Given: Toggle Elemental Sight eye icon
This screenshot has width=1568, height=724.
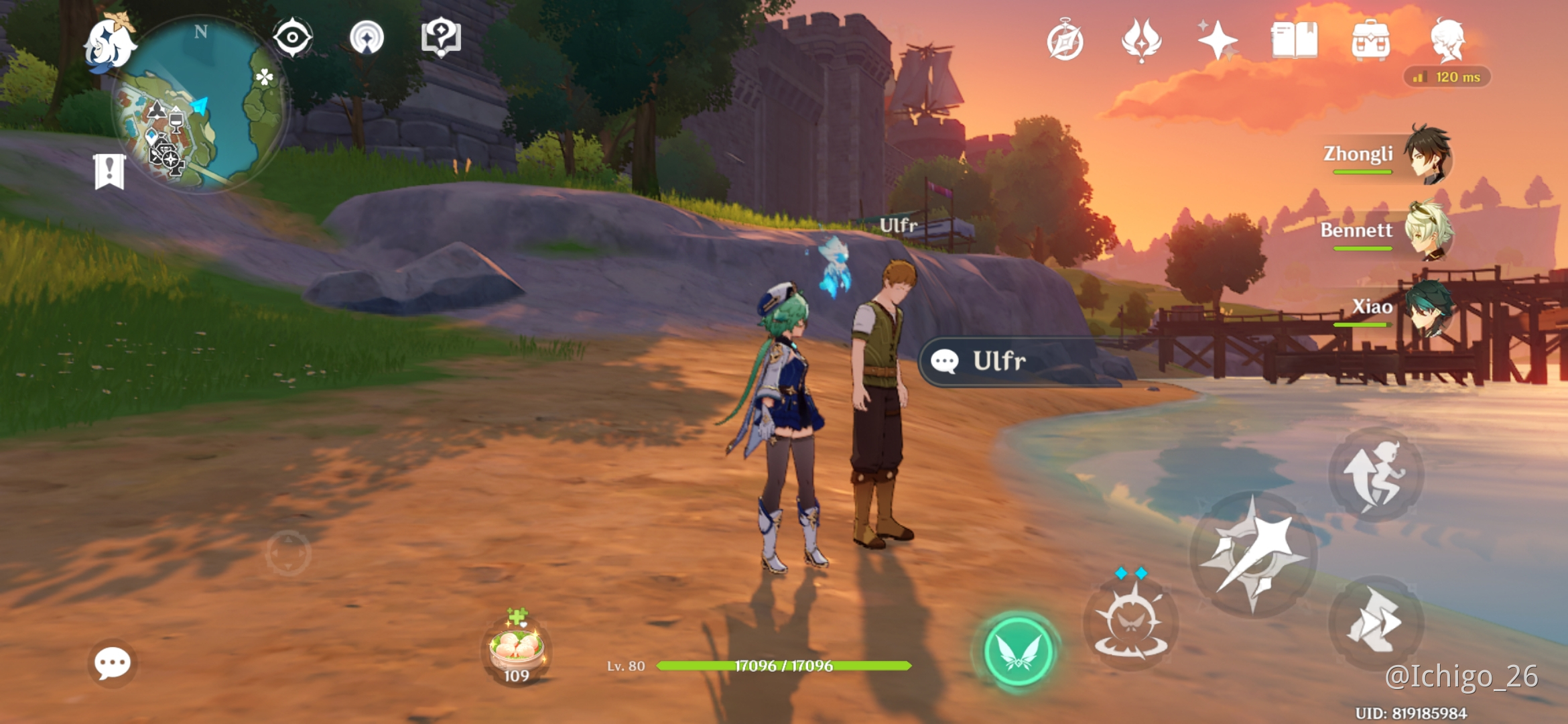Looking at the screenshot, I should click(x=292, y=38).
